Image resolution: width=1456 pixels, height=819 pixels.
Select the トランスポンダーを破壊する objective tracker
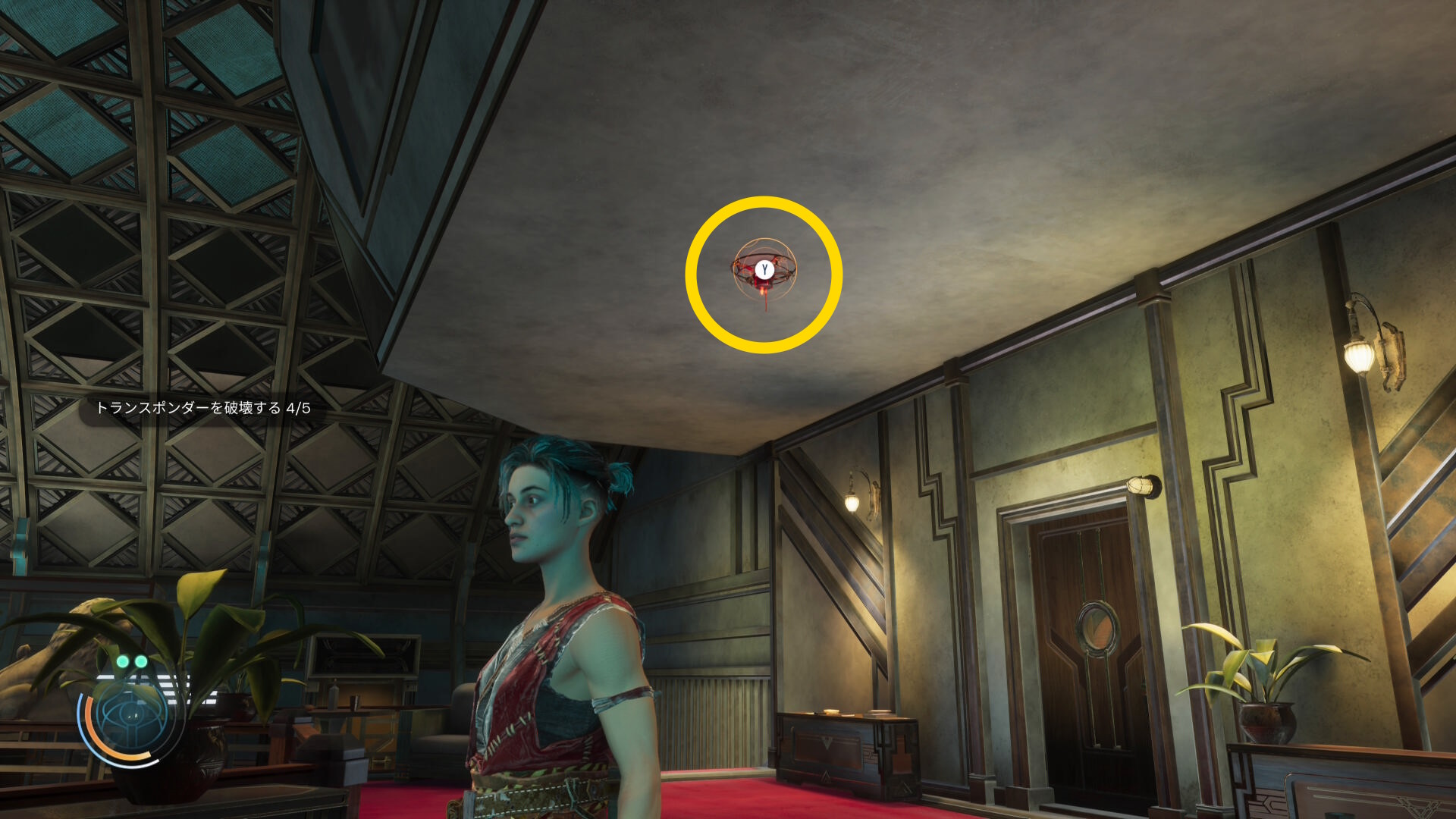coord(202,408)
